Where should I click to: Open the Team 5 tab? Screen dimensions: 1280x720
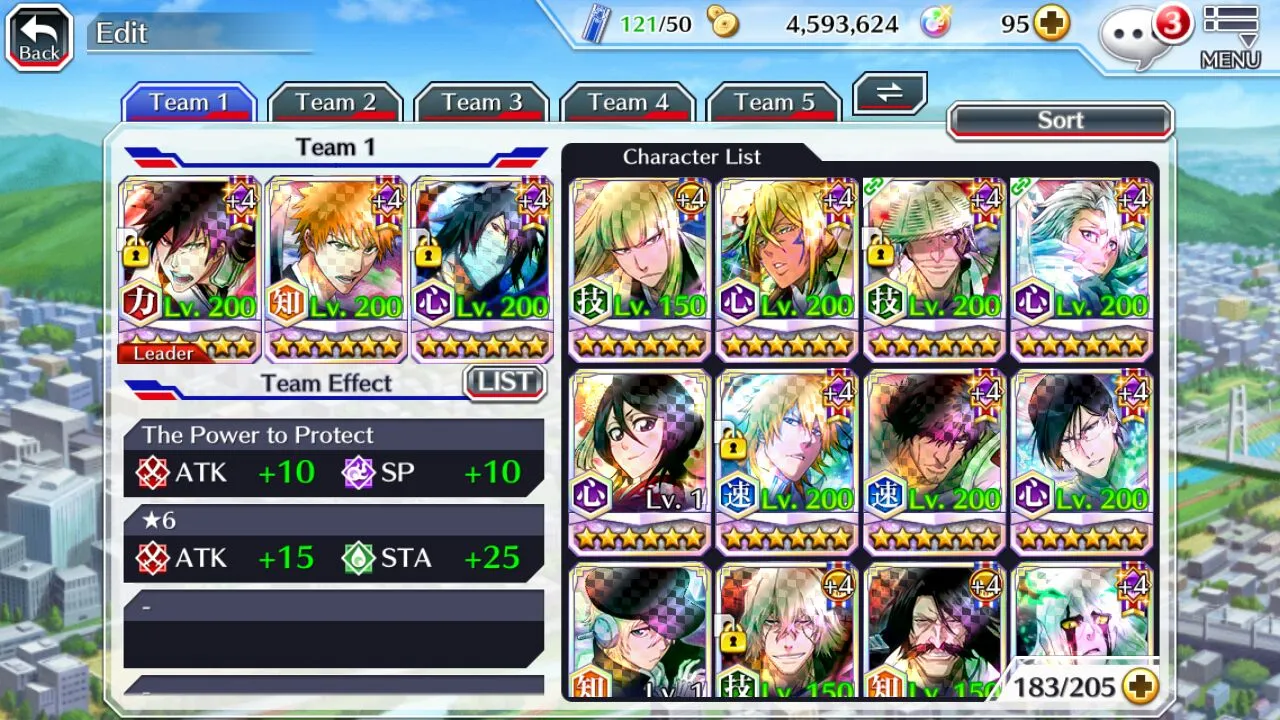(774, 103)
